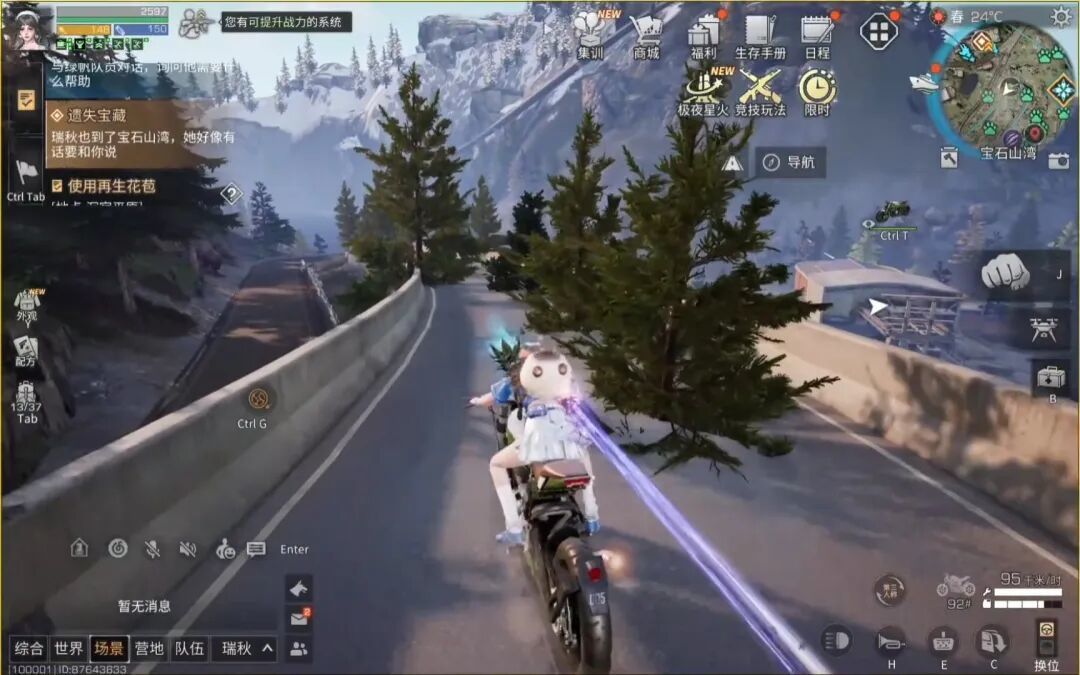The width and height of the screenshot is (1080, 675).
Task: Click the 换位 seat swap button
Action: 1046,640
